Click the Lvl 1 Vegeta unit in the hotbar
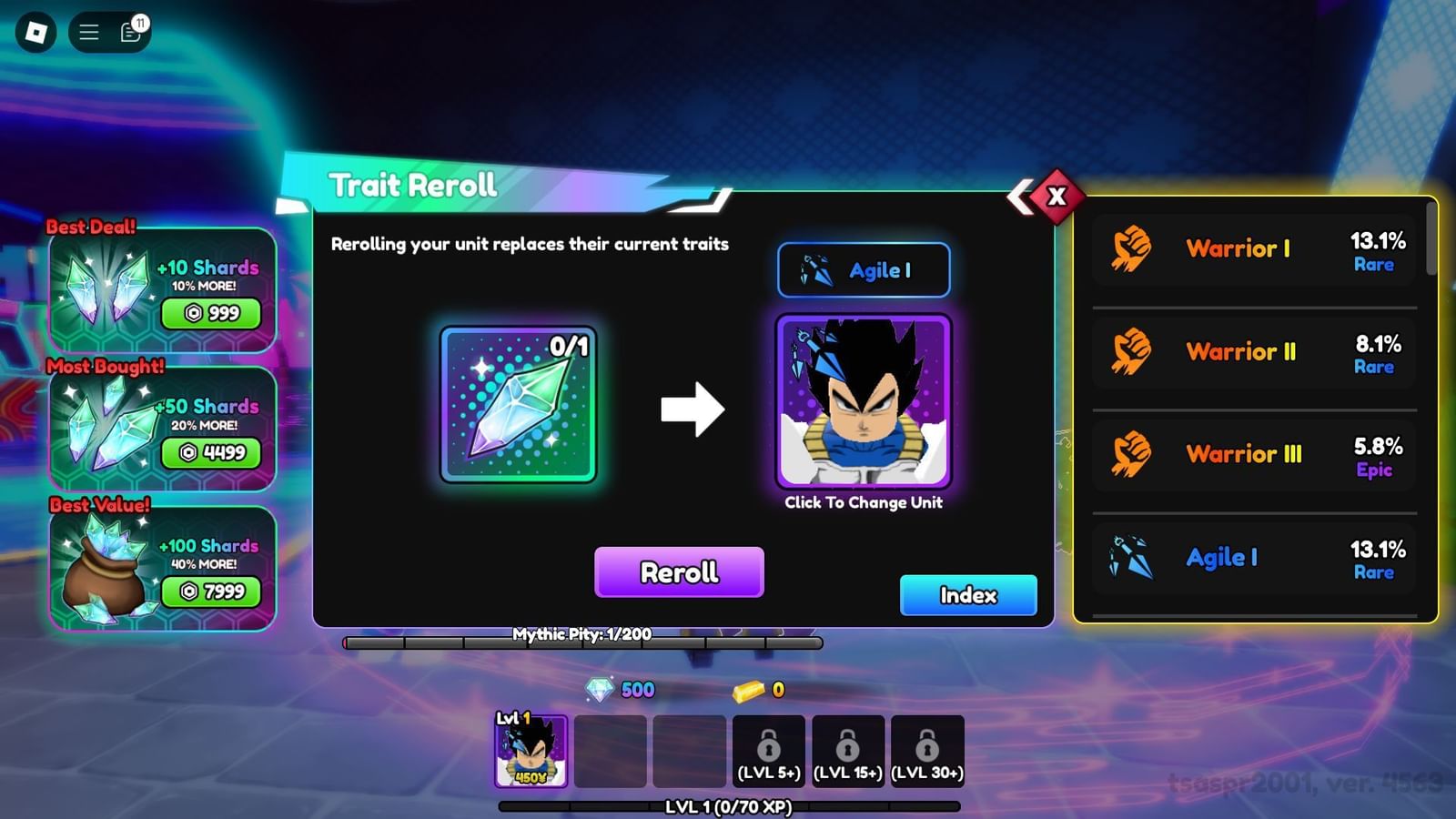Screen dimensions: 1456x819 [531, 751]
